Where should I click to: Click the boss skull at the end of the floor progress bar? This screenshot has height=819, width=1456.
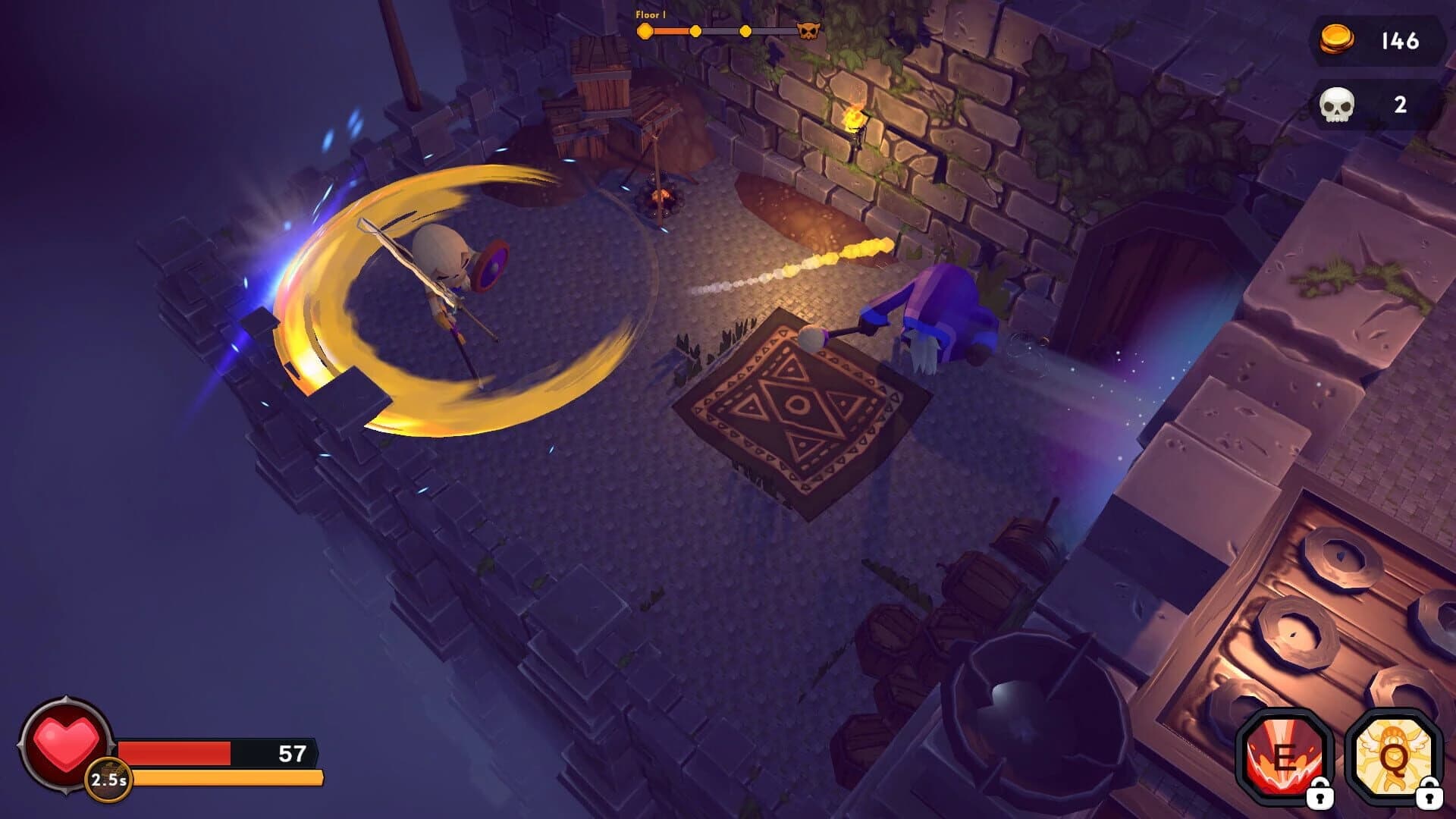[x=810, y=32]
